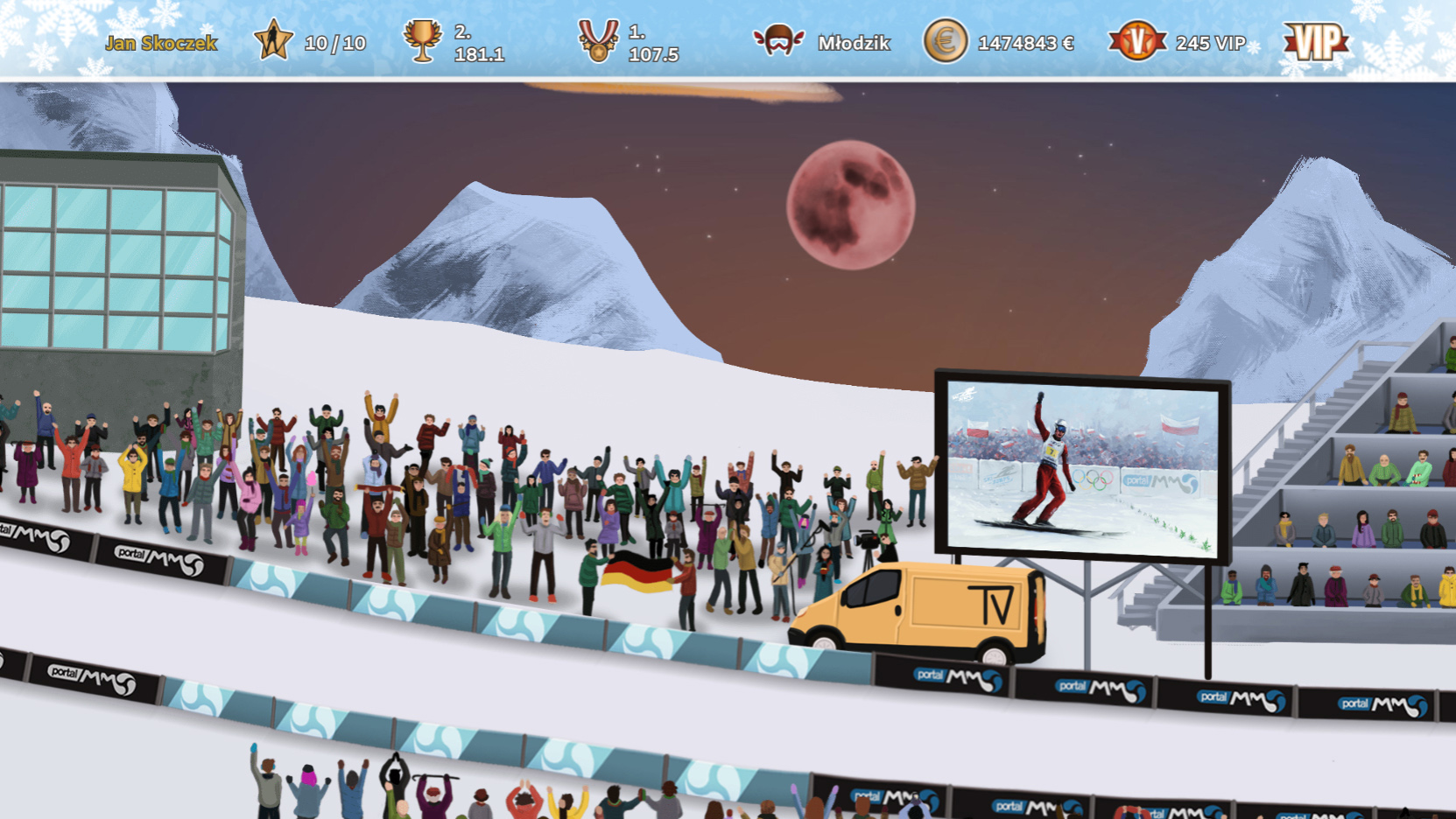This screenshot has width=1456, height=819.
Task: Open the VIP shop badge
Action: [x=1315, y=41]
